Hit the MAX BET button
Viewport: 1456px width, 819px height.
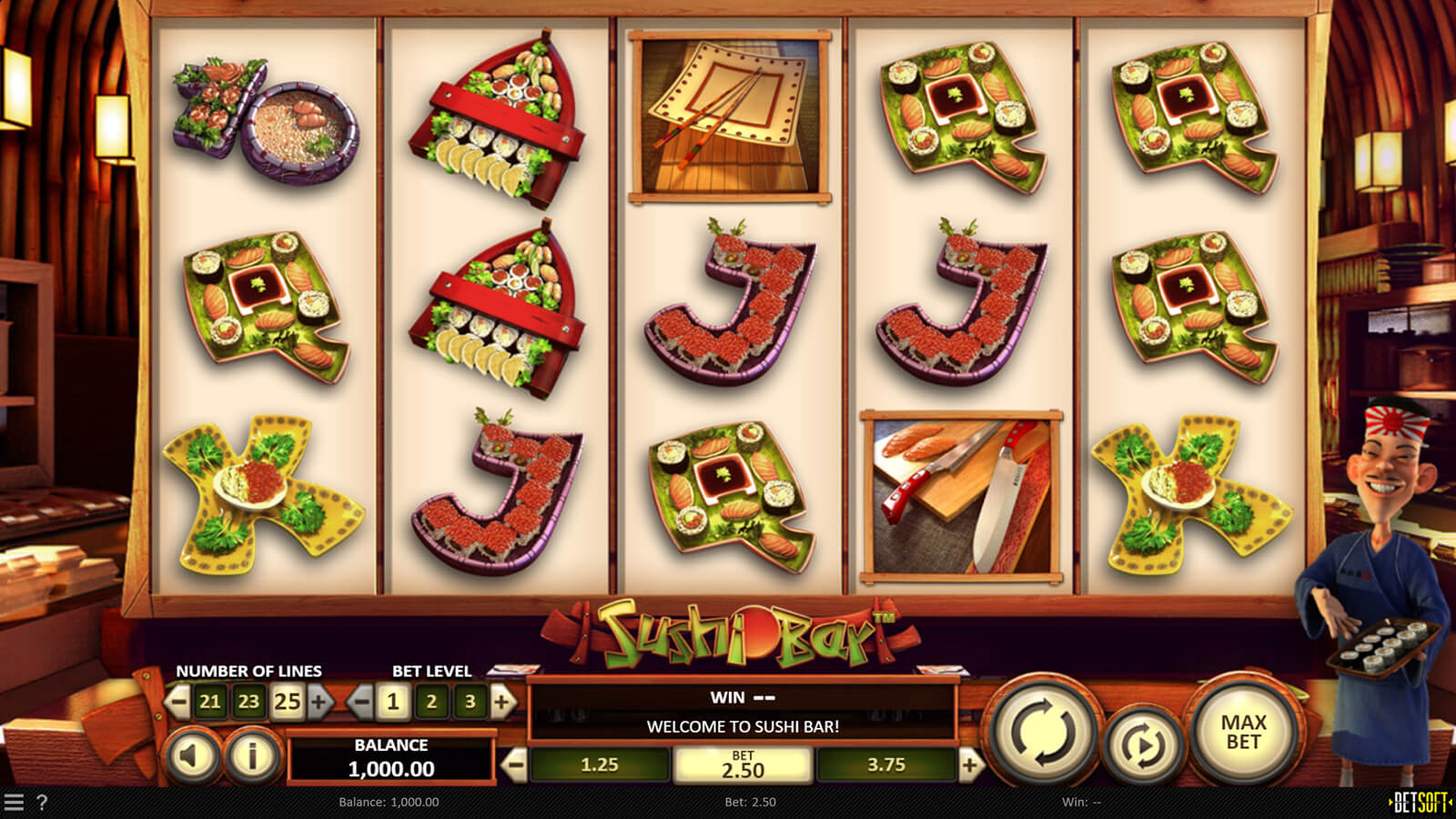[x=1243, y=731]
